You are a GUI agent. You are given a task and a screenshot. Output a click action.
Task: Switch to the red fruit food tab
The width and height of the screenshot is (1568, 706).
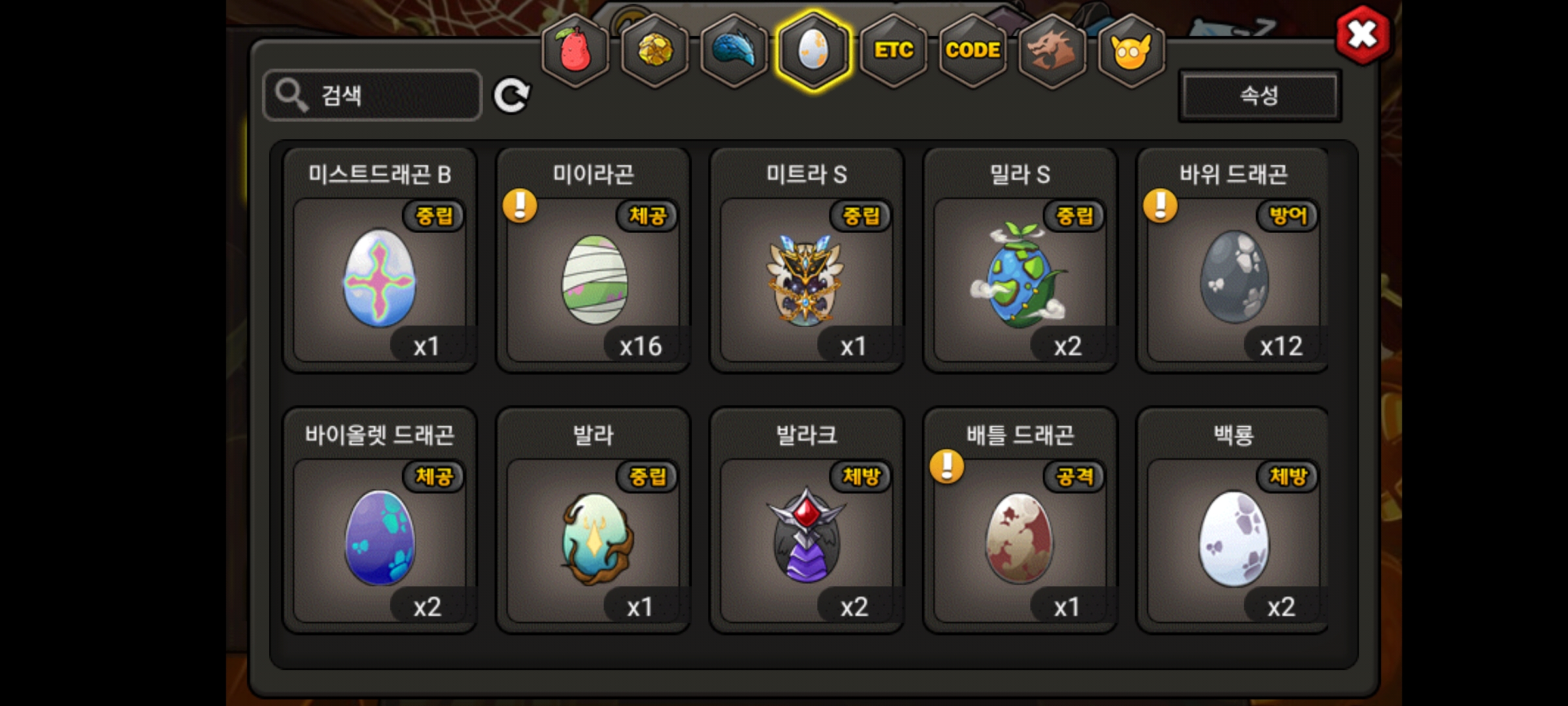tap(575, 50)
